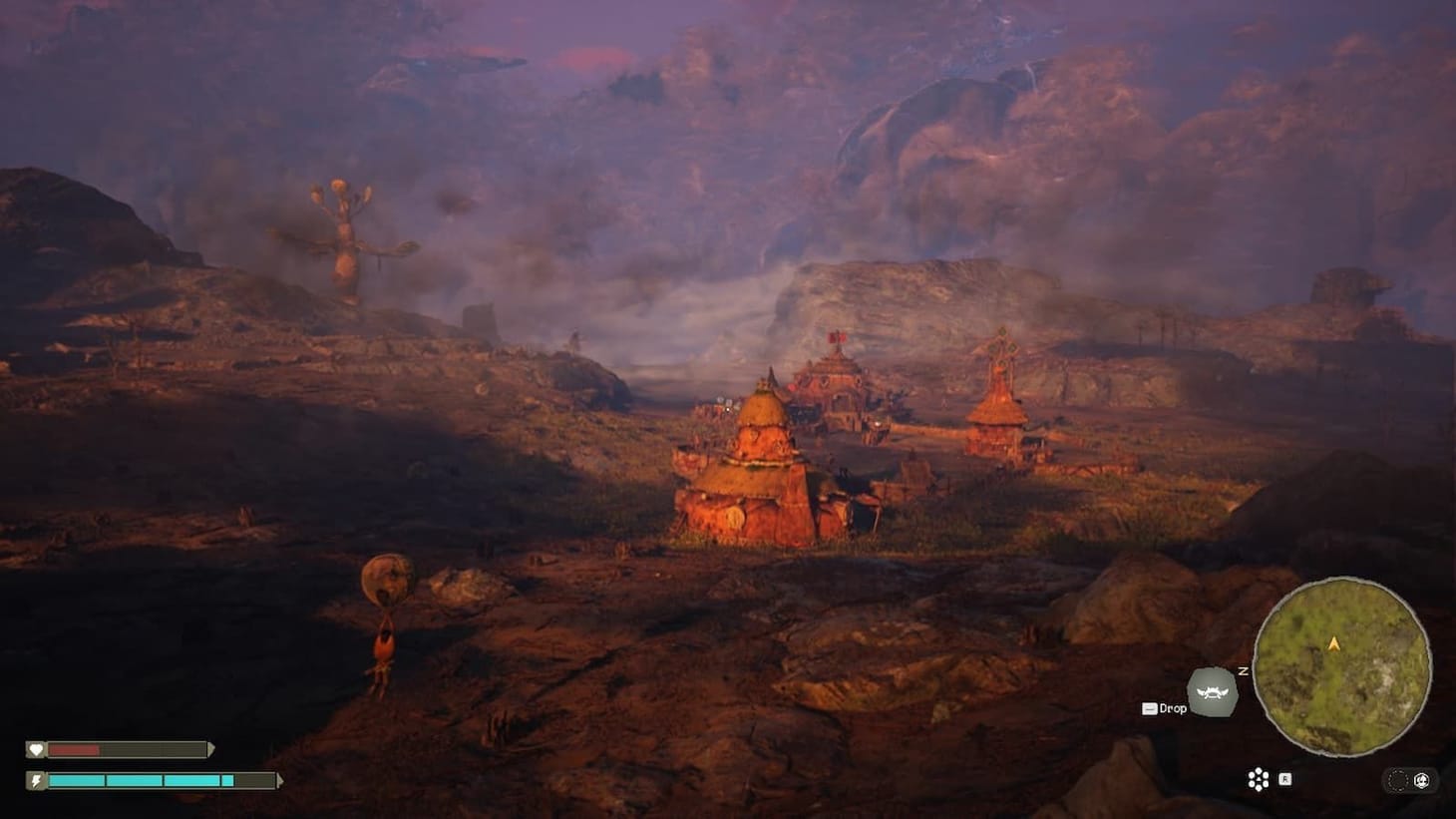Click the orange marker on the minimap
The height and width of the screenshot is (819, 1456).
coord(1334,645)
